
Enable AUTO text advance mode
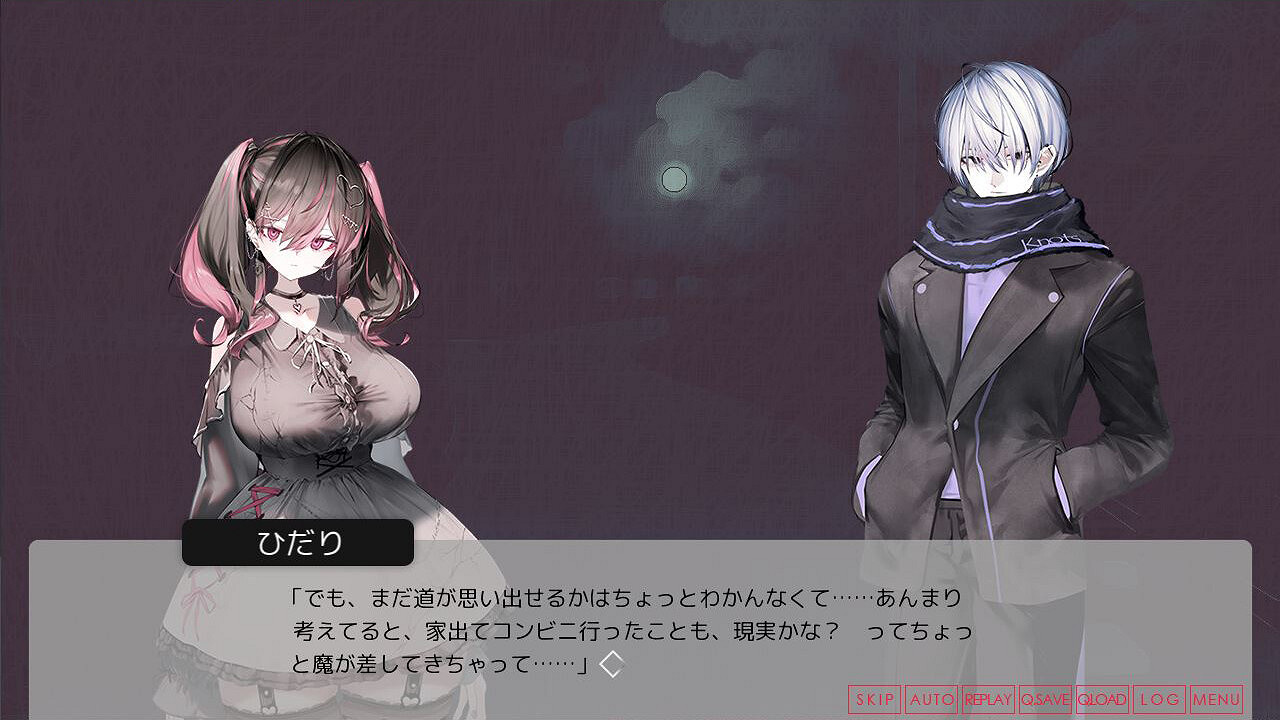click(x=932, y=697)
